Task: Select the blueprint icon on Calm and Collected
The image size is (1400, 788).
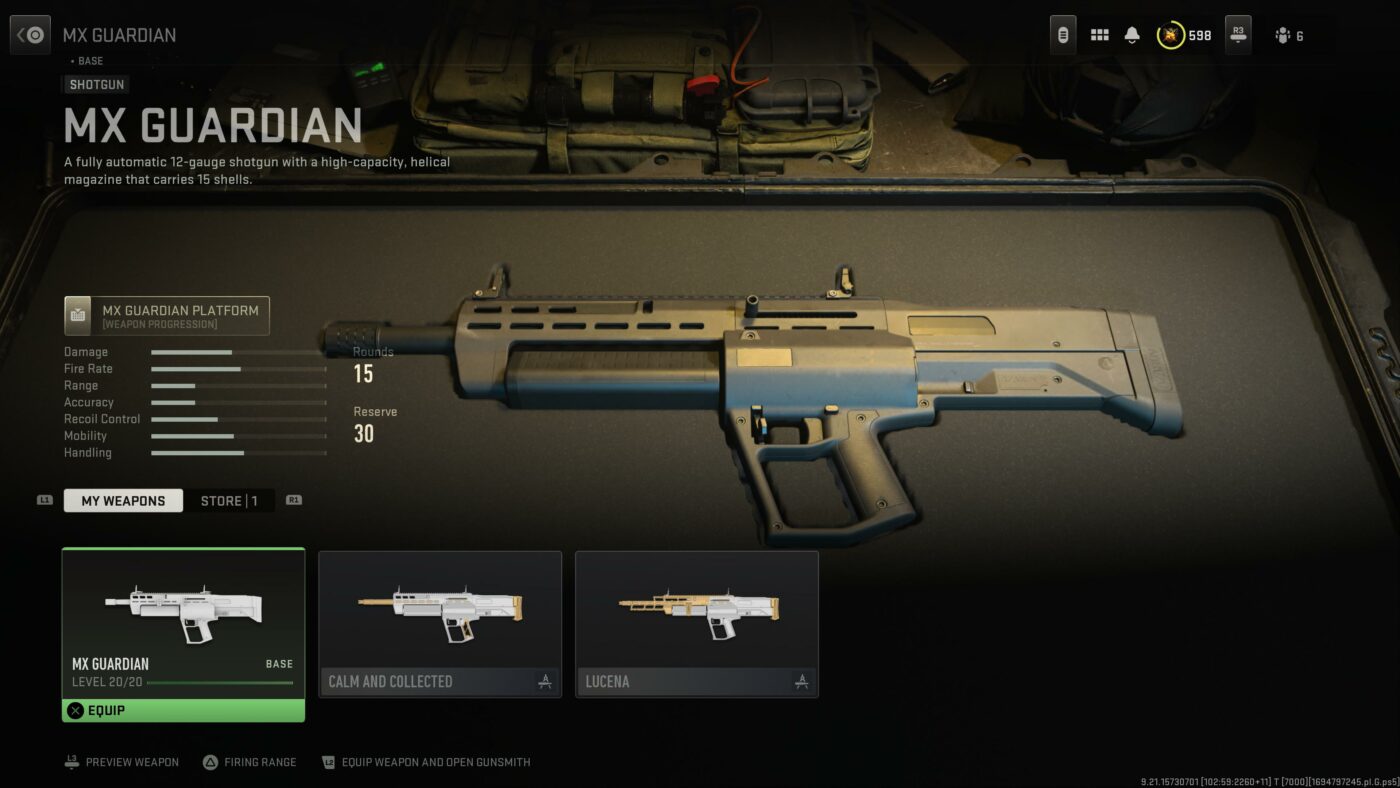Action: (544, 681)
